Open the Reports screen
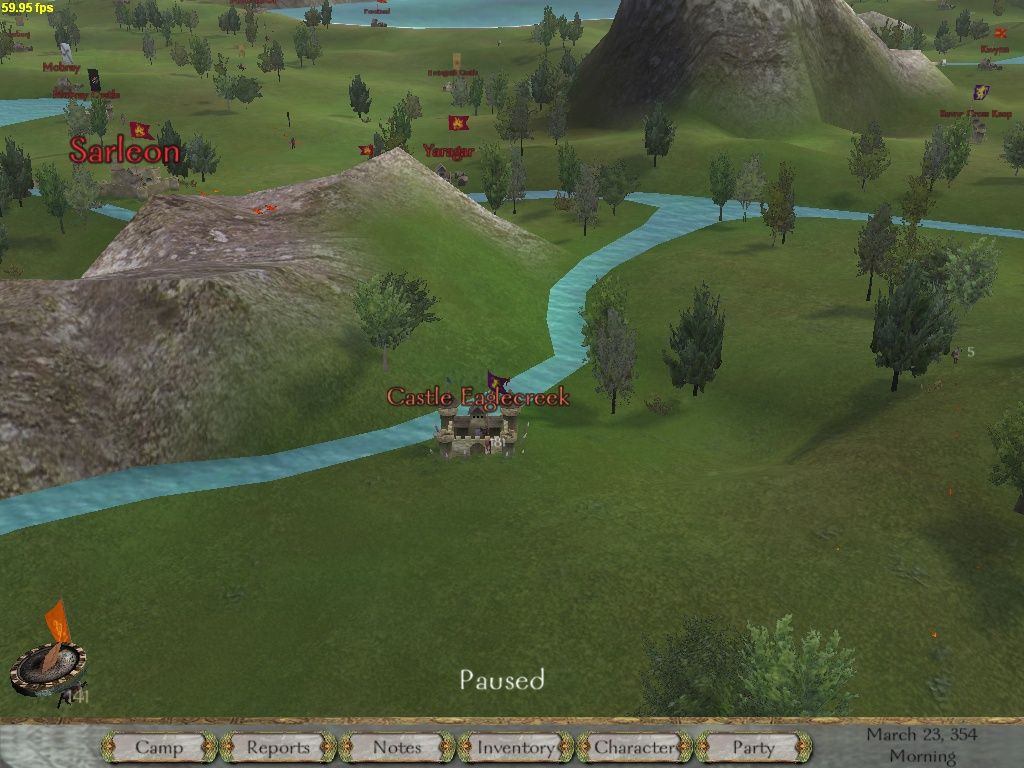This screenshot has height=768, width=1024. pos(278,747)
